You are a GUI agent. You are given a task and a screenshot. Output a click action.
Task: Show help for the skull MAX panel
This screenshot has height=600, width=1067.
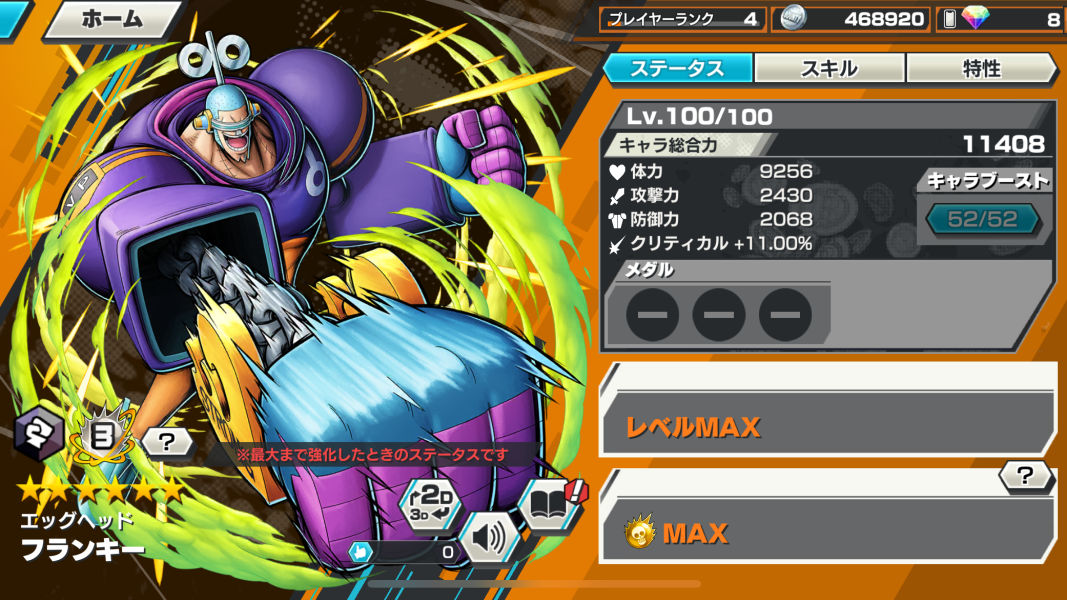(x=1025, y=477)
